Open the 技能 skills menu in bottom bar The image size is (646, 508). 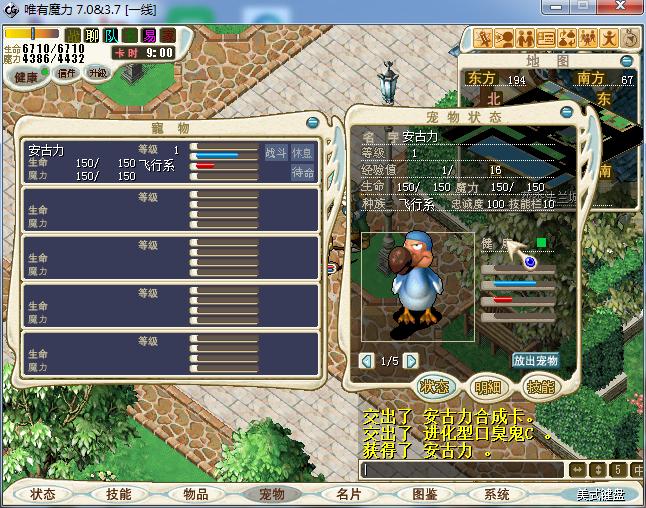pyautogui.click(x=118, y=494)
